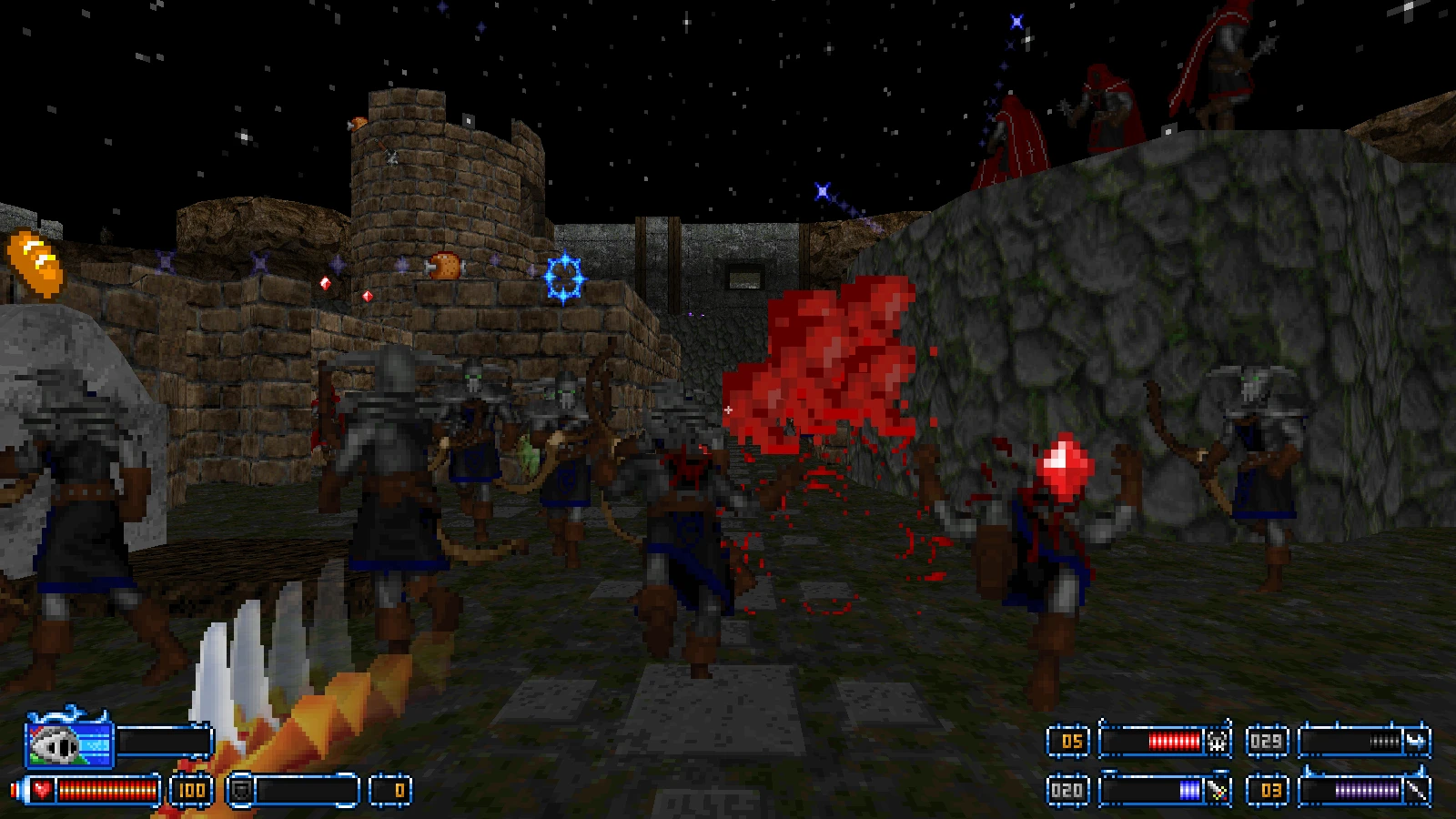Click the staff icon on the purple ammo gauge

tap(1418, 790)
